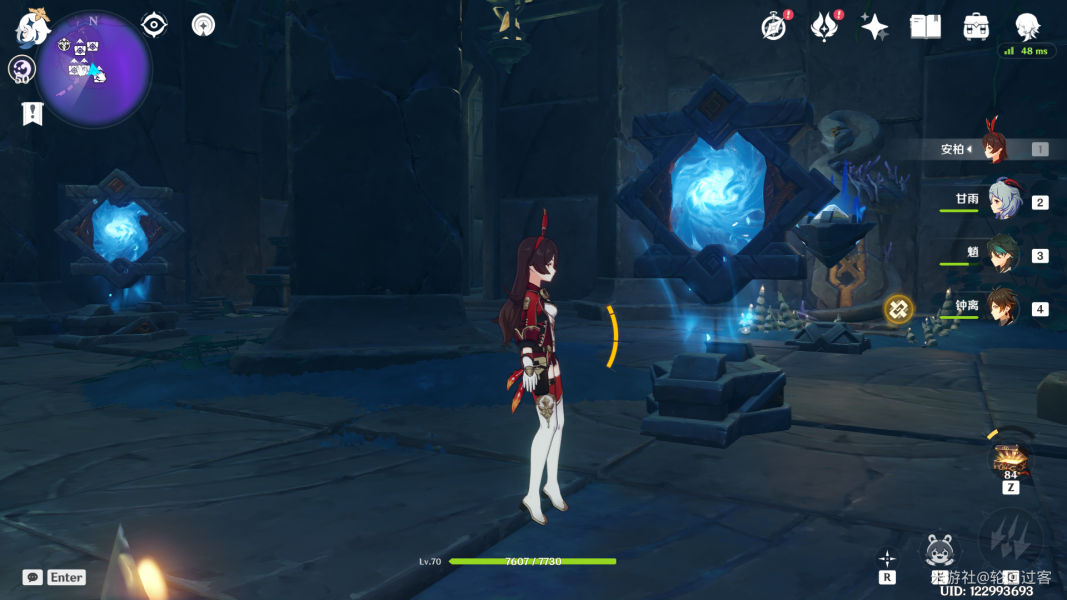Open the circular minimap
The image size is (1067, 600).
94,68
